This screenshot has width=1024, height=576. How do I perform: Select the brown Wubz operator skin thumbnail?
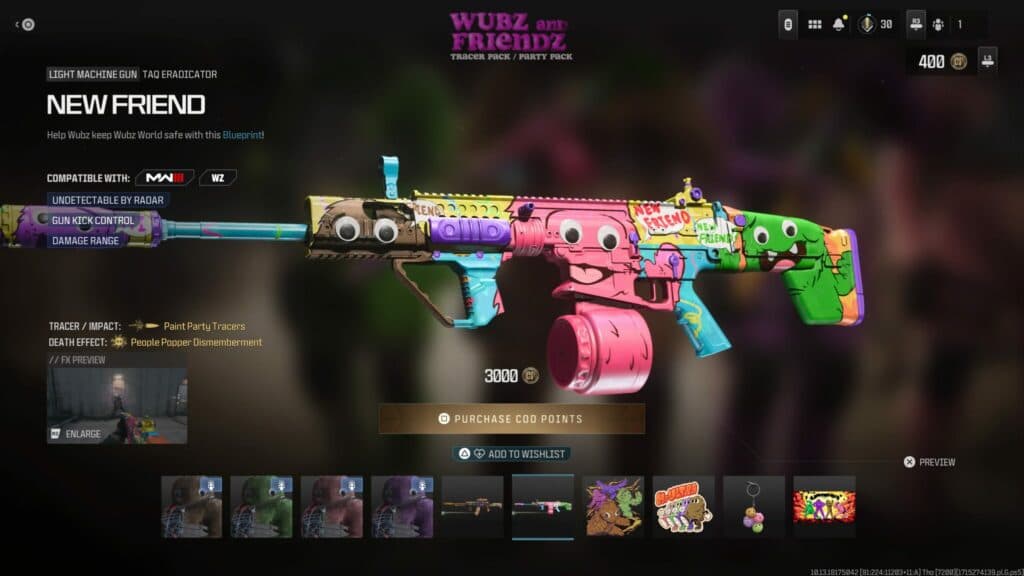pos(192,506)
